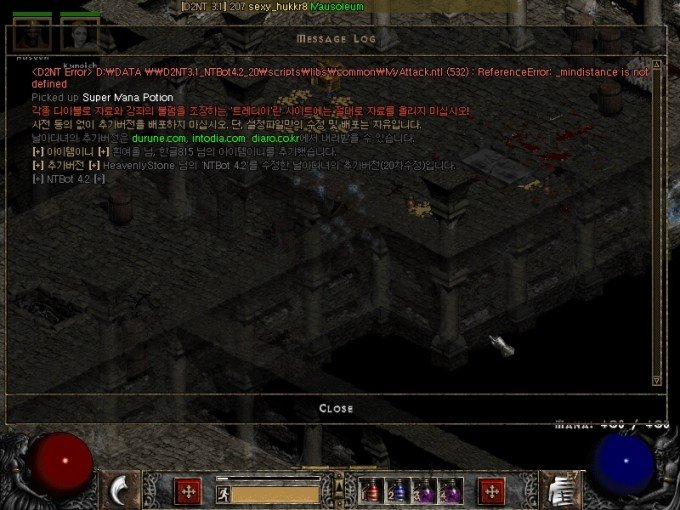
Task: Click the message log scroll-down arrow
Action: (x=656, y=378)
